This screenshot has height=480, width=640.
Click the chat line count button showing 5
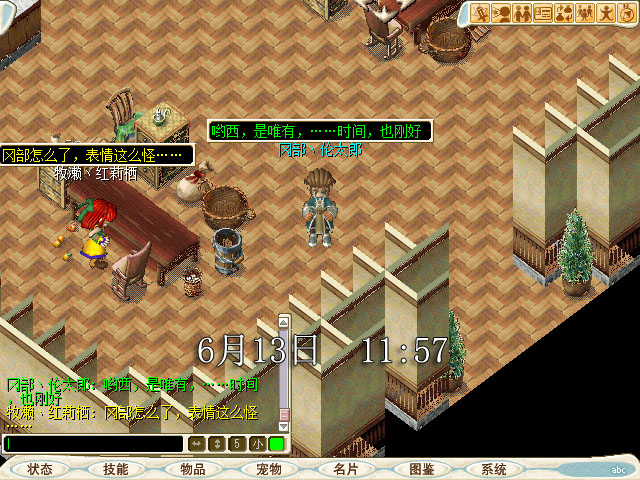pos(237,443)
